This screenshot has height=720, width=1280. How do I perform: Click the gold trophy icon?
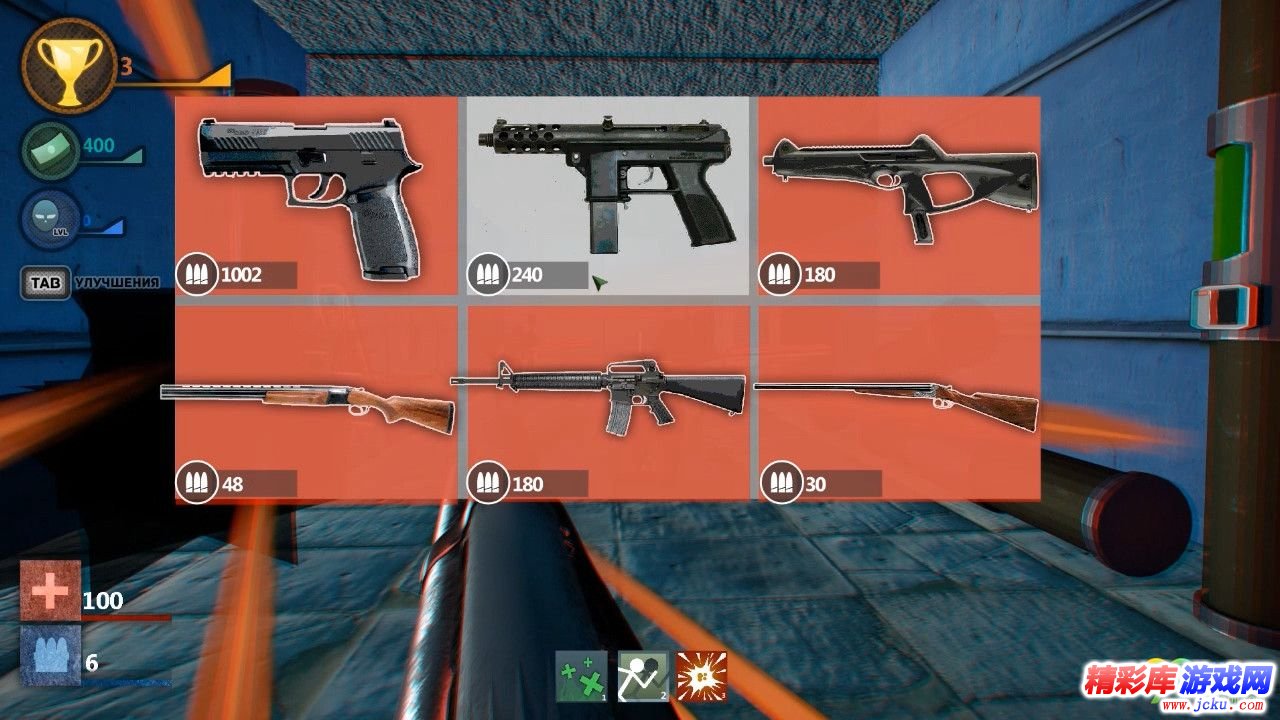68,64
